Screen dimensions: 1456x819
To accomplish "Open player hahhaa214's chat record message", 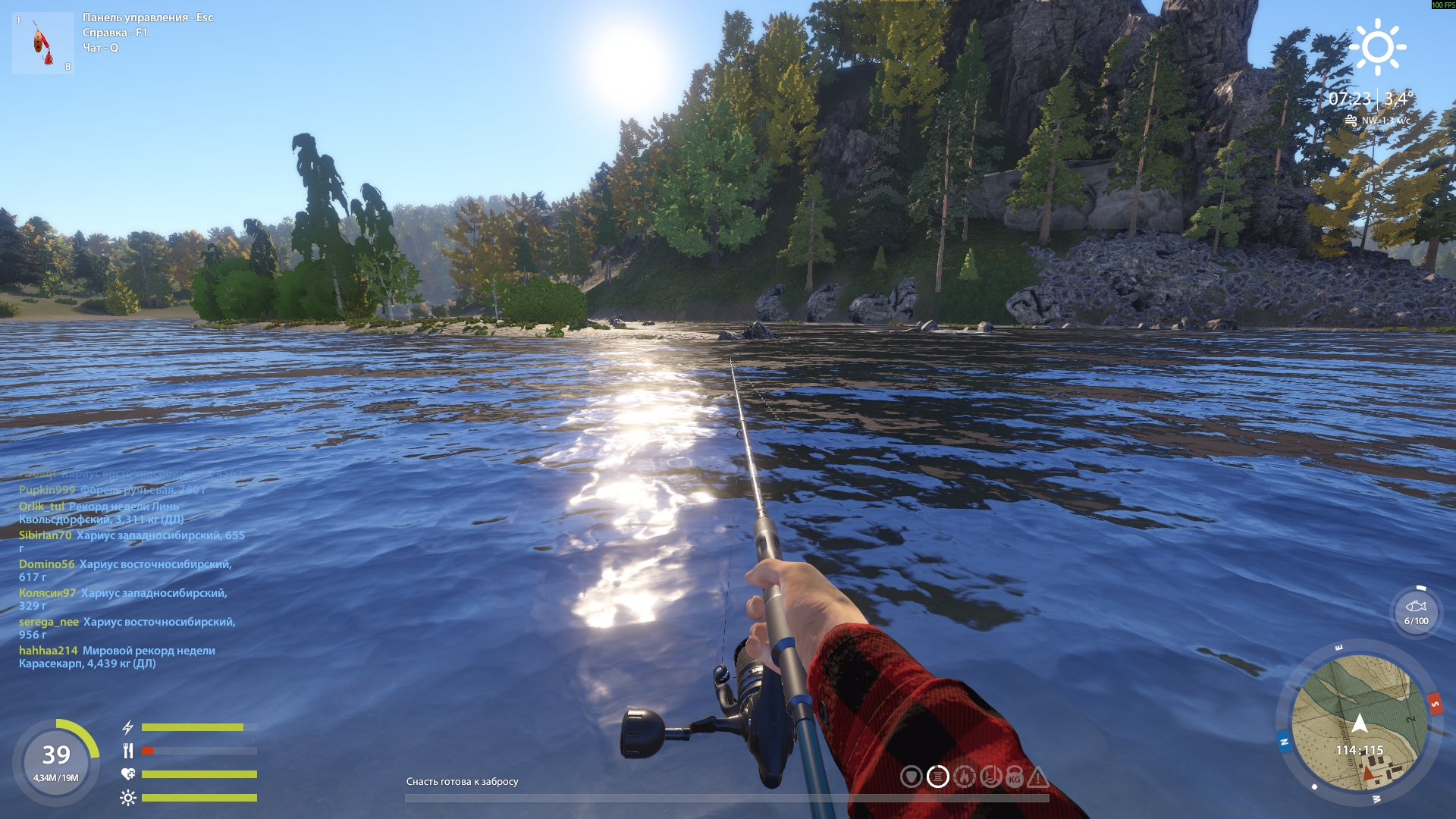I will 117,657.
